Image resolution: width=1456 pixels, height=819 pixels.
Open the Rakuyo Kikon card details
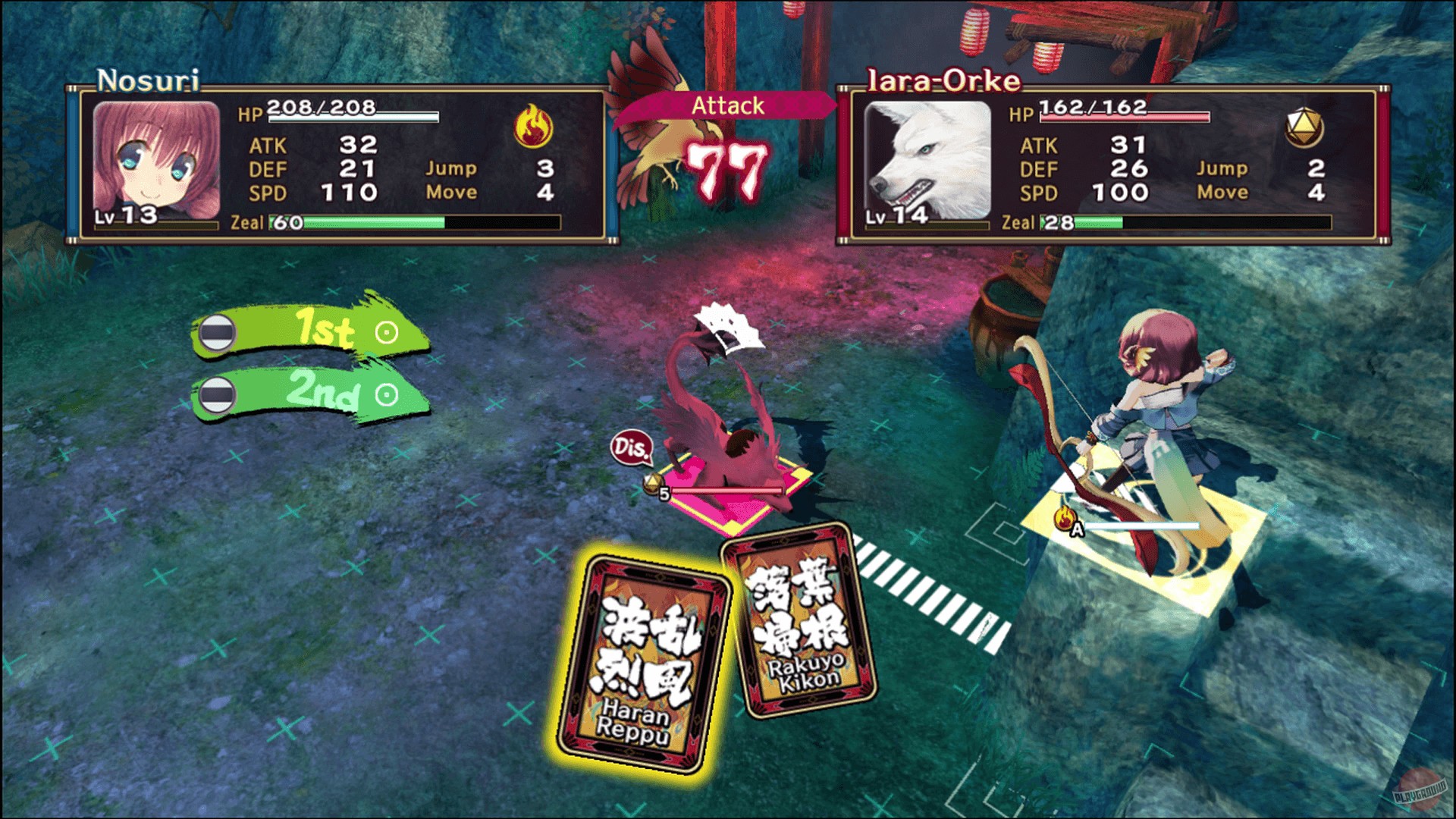pos(795,618)
